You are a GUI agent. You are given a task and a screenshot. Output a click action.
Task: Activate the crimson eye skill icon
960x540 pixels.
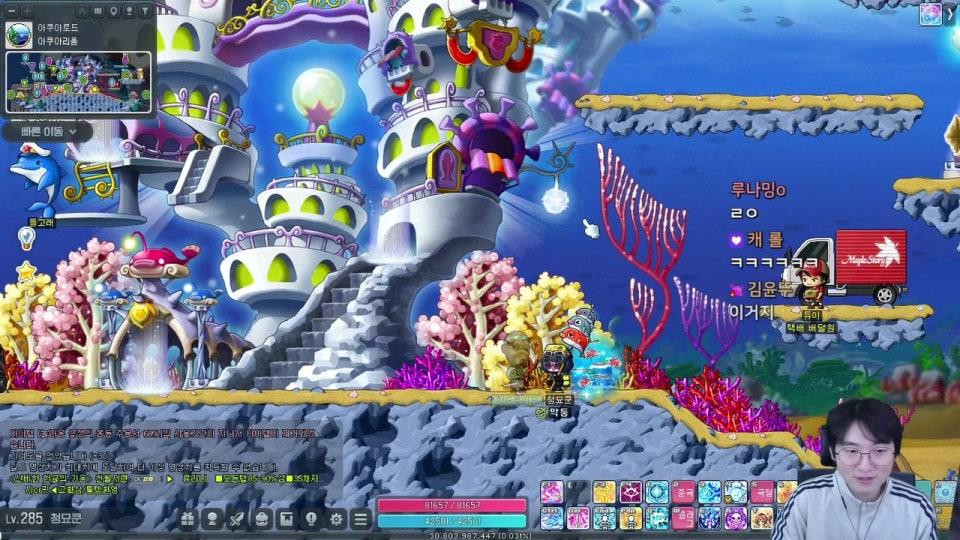pos(631,492)
